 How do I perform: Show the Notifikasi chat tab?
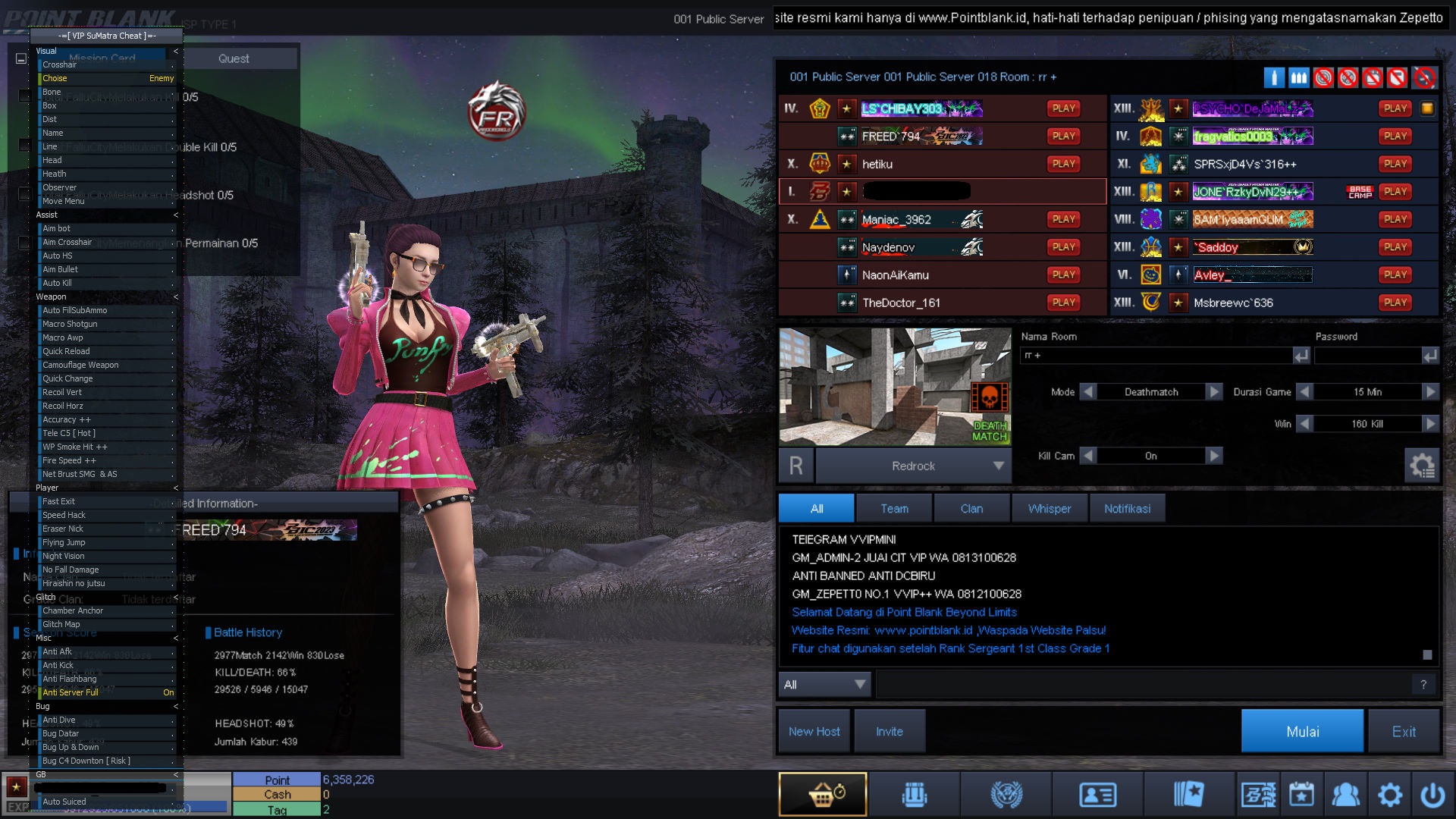1127,509
